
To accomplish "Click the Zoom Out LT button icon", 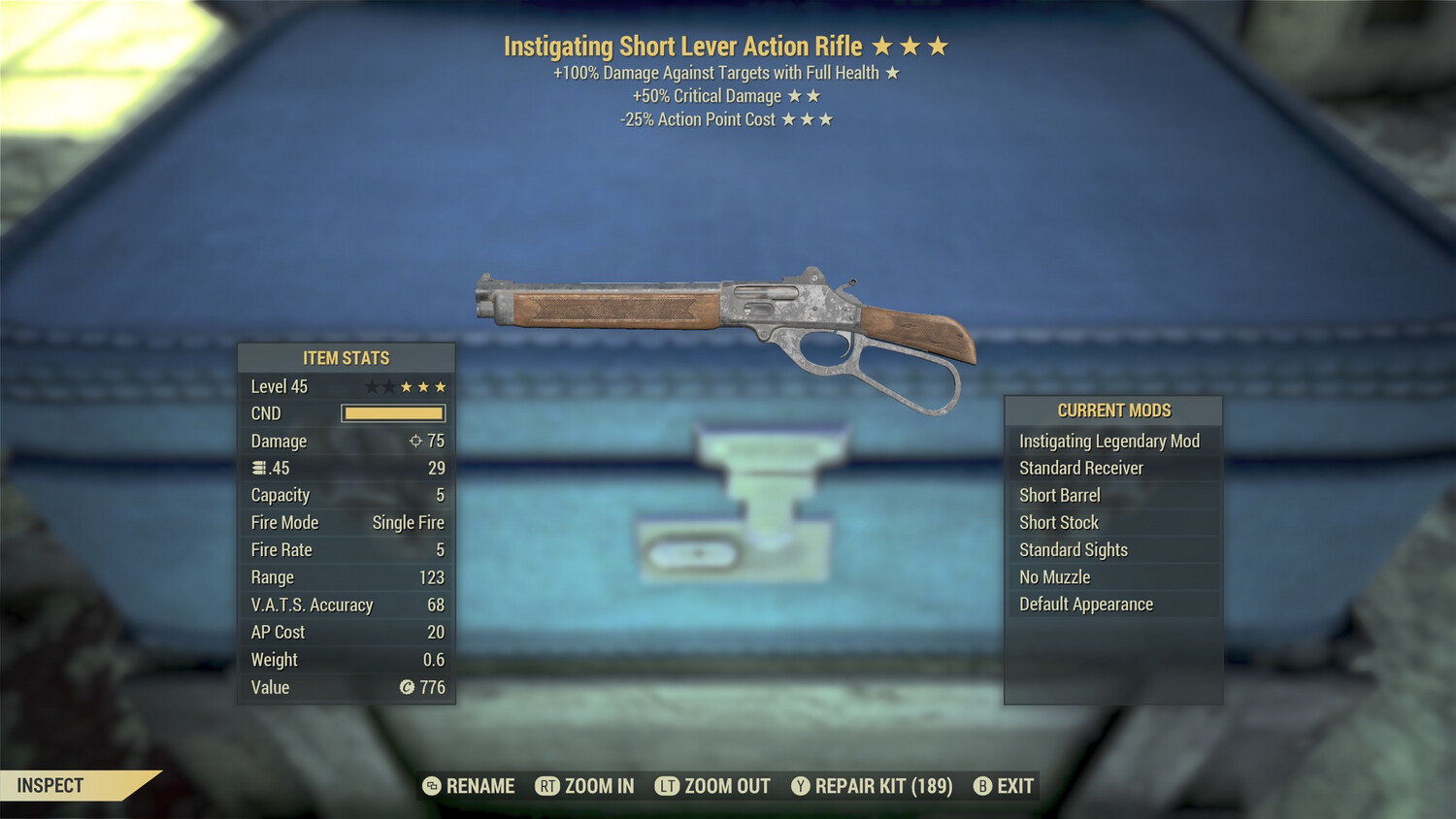I will tap(667, 786).
